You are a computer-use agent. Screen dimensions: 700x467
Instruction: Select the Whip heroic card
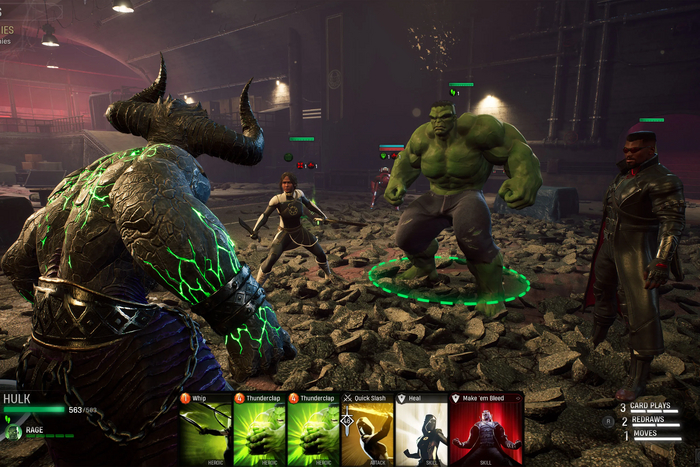[205, 429]
